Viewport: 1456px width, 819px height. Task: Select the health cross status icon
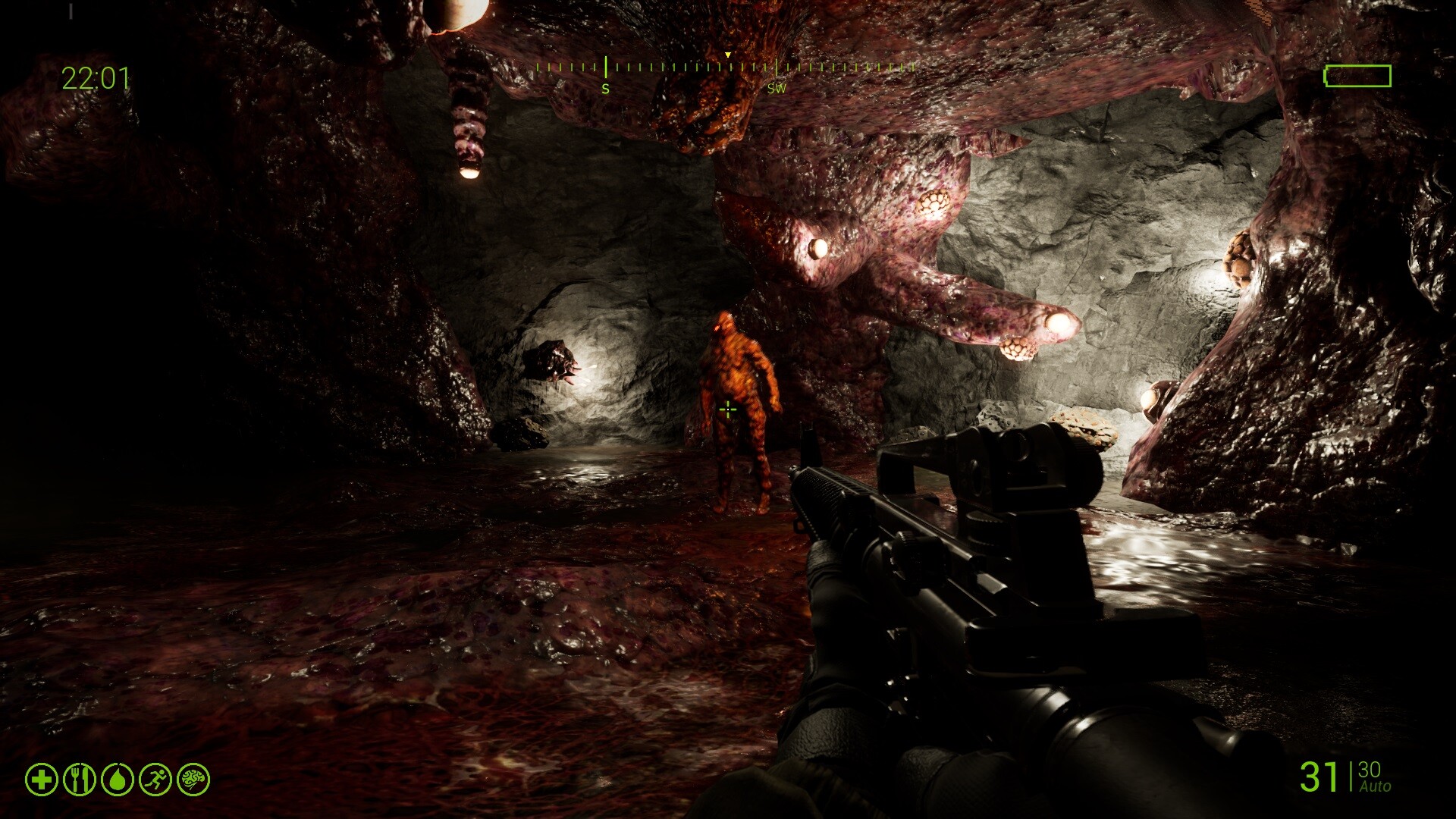(42, 777)
